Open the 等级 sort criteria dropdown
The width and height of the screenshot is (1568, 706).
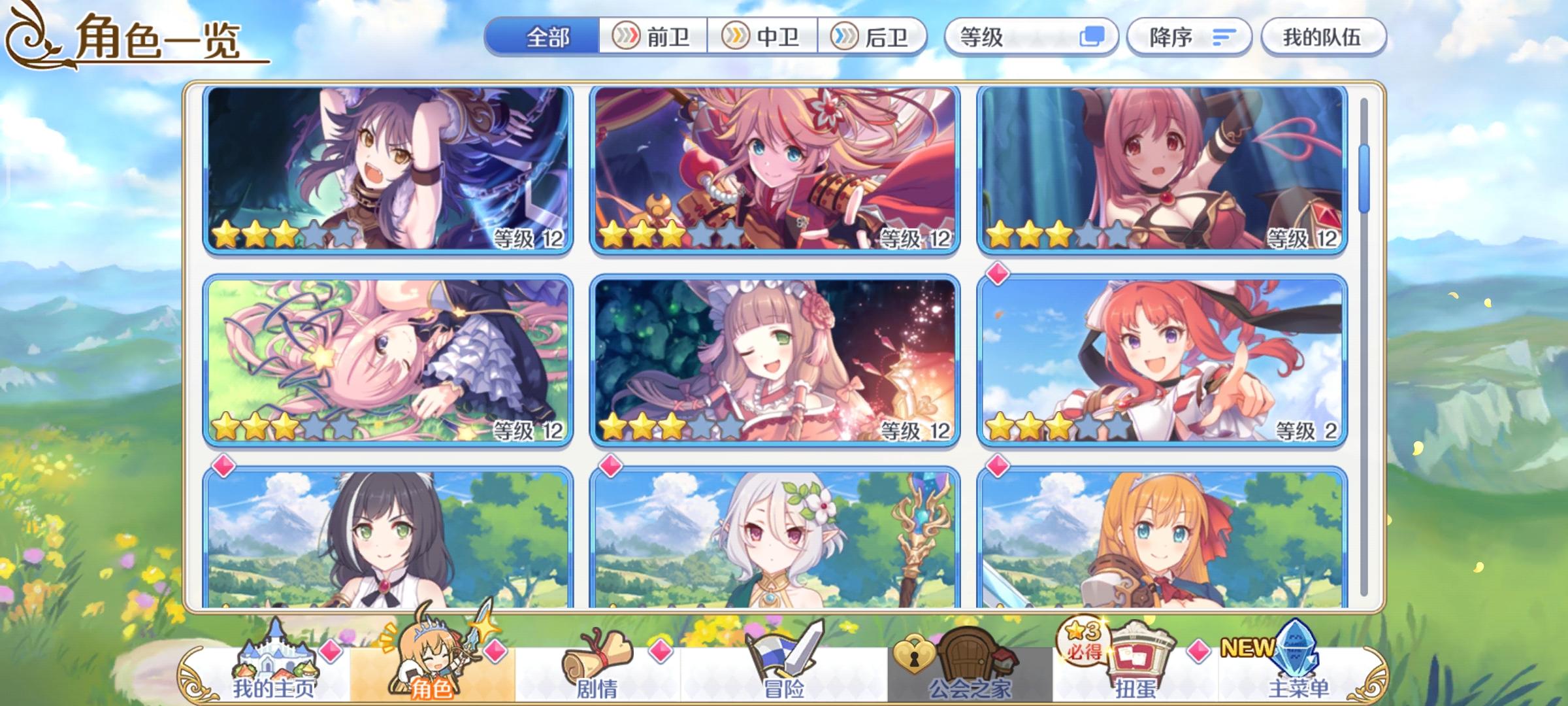click(1026, 37)
